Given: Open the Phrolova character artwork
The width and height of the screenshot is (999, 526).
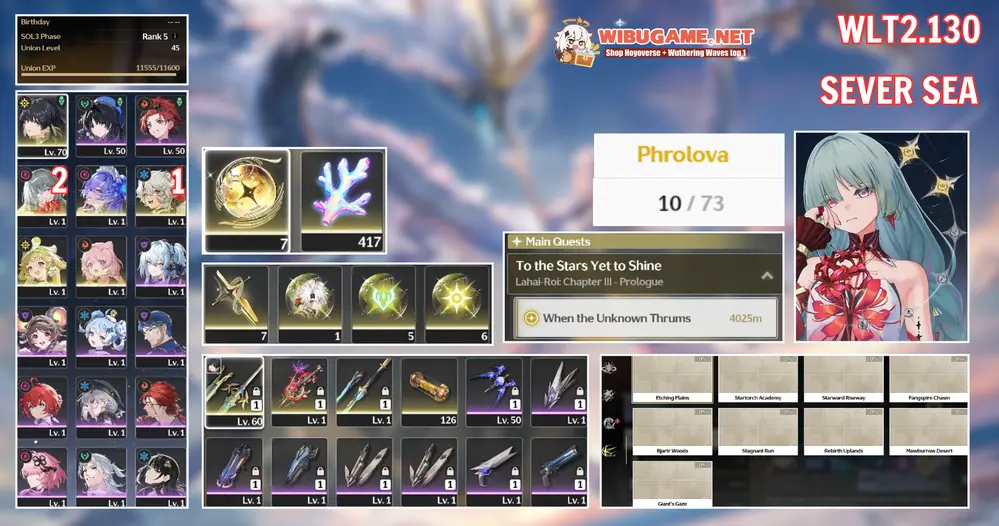Looking at the screenshot, I should point(881,236).
